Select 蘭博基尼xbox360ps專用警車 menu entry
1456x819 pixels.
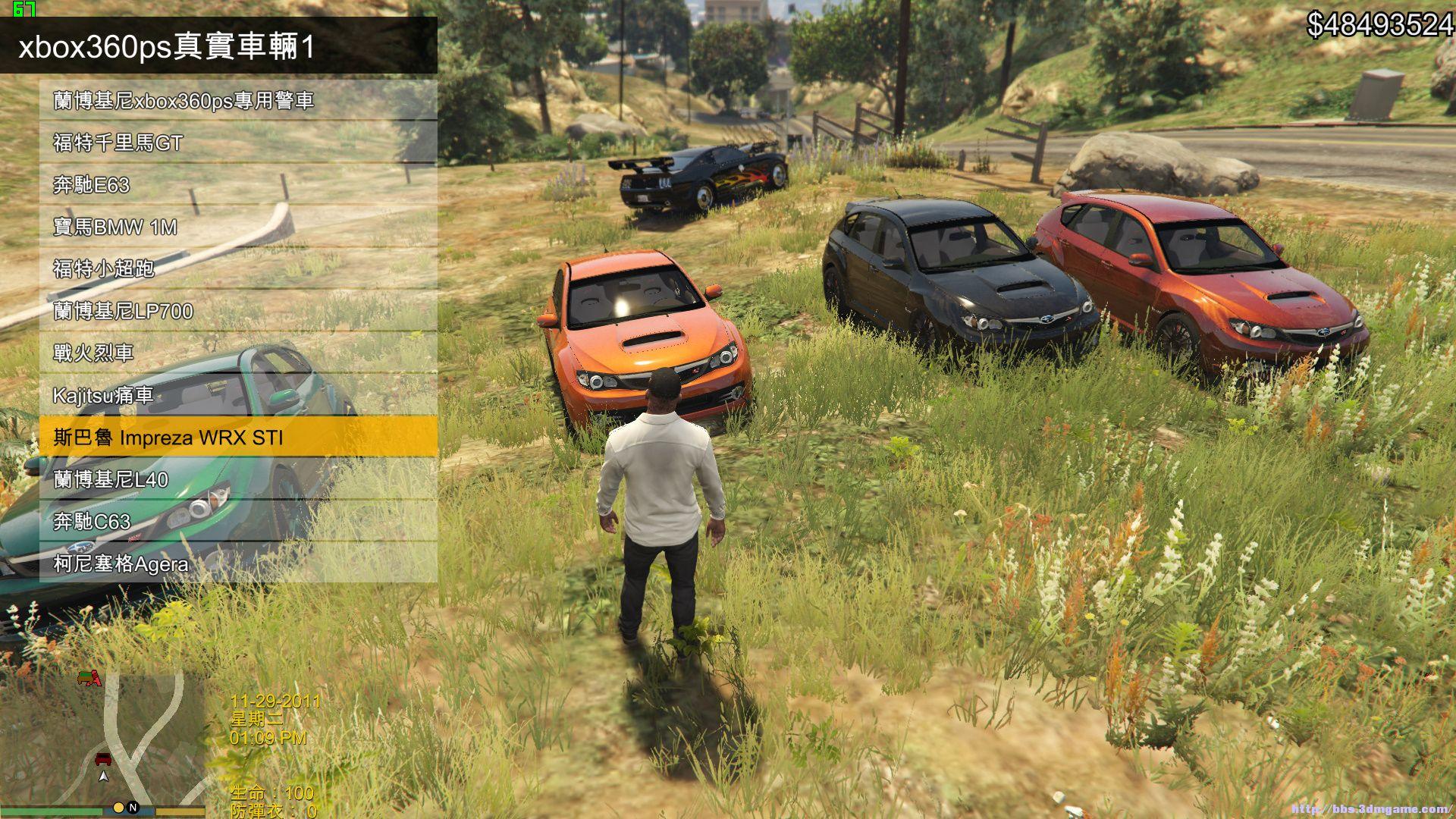point(238,101)
